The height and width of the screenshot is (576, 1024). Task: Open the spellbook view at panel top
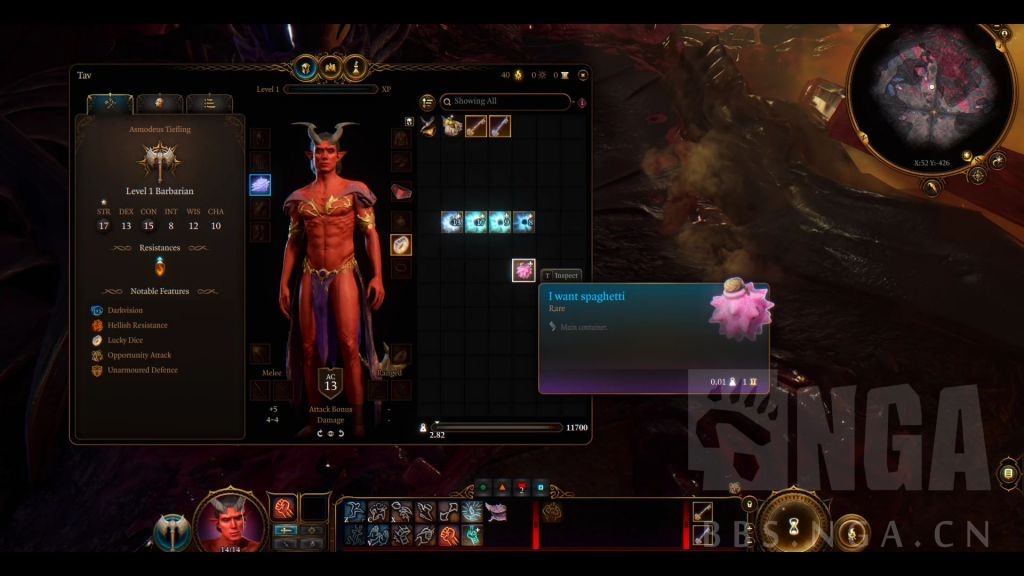click(x=330, y=69)
